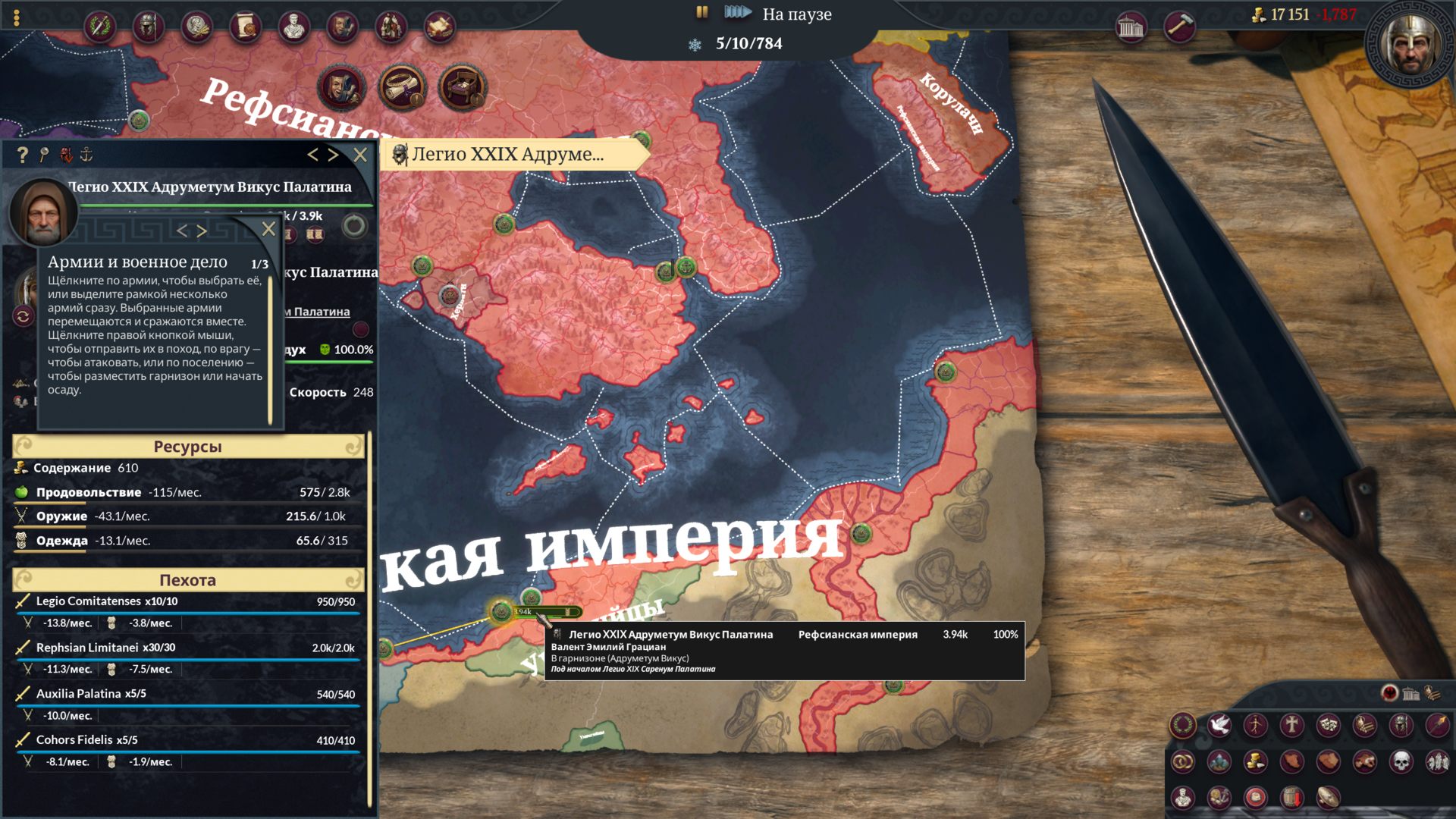1456x819 pixels.
Task: Switch to the skull map mode
Action: [x=1401, y=761]
